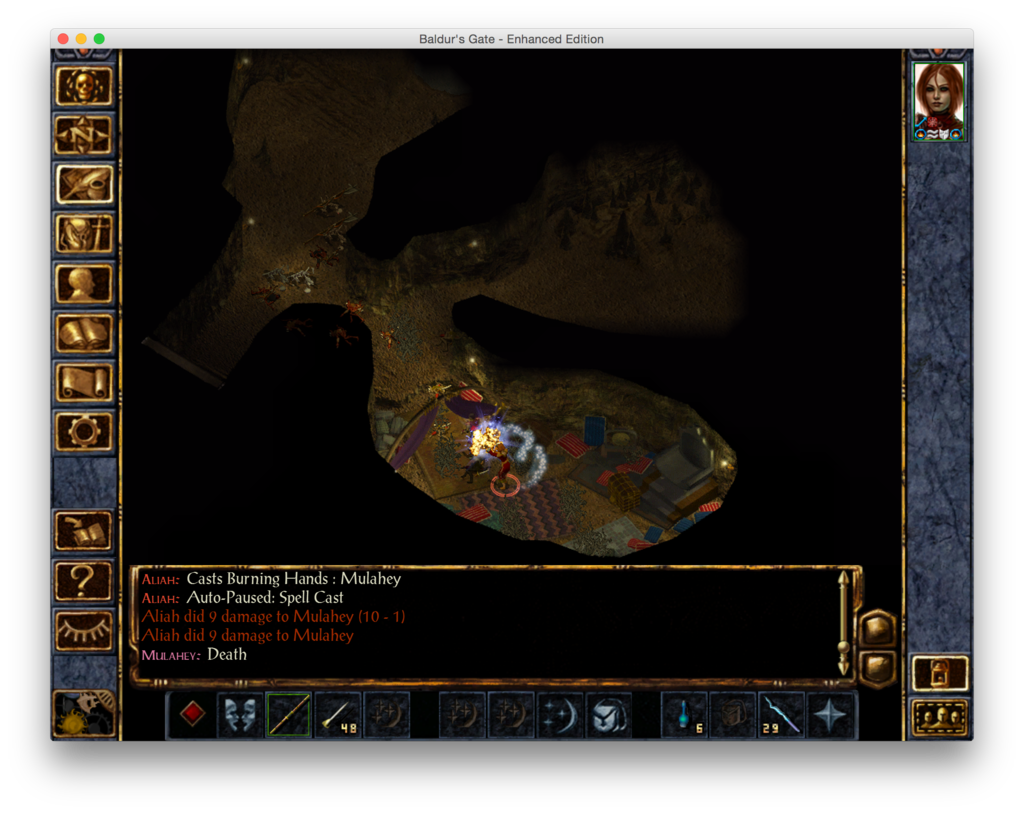Image resolution: width=1024 pixels, height=813 pixels.
Task: Open the mage spellbook
Action: (84, 333)
